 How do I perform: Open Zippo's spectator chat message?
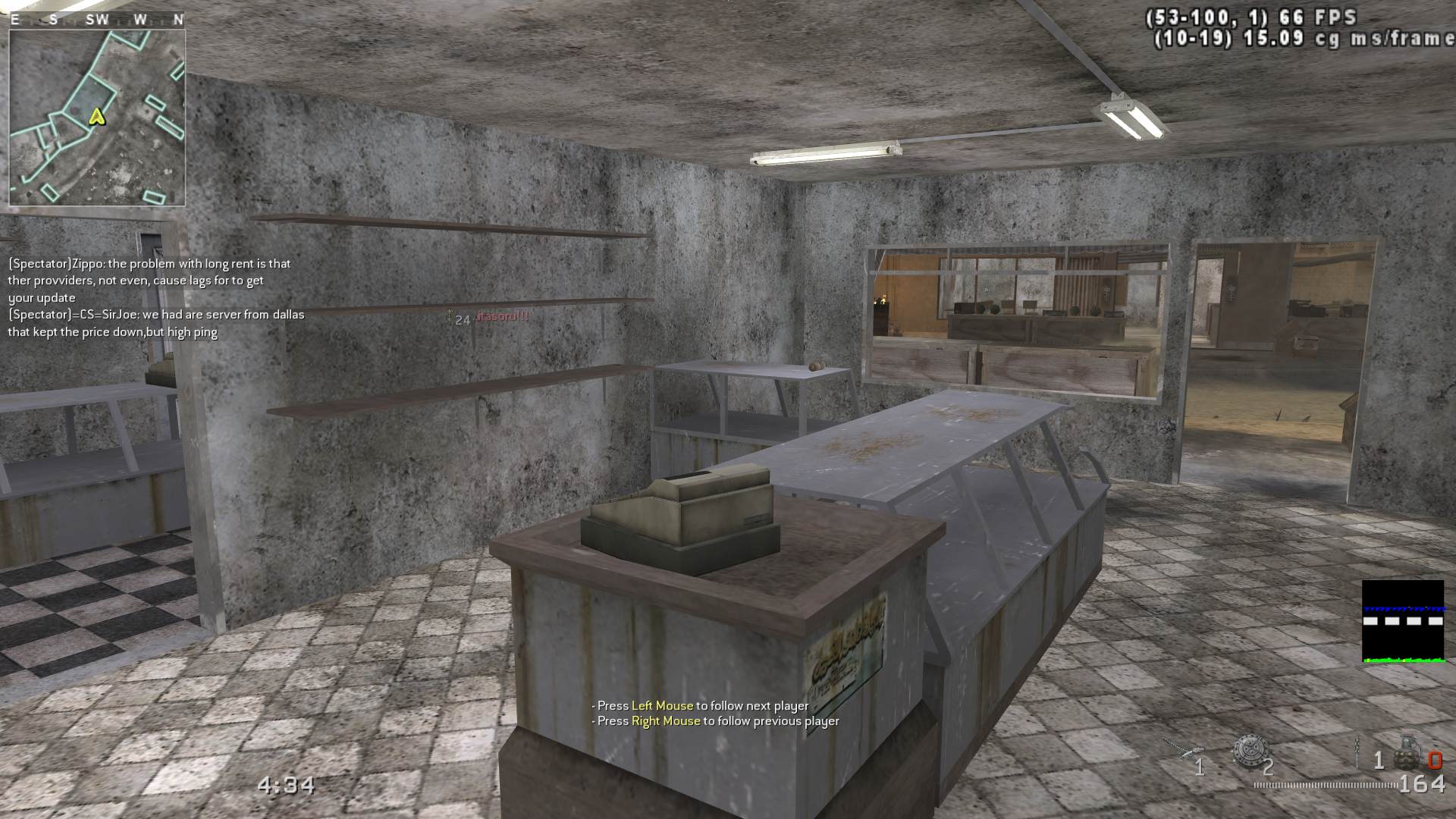tap(149, 281)
